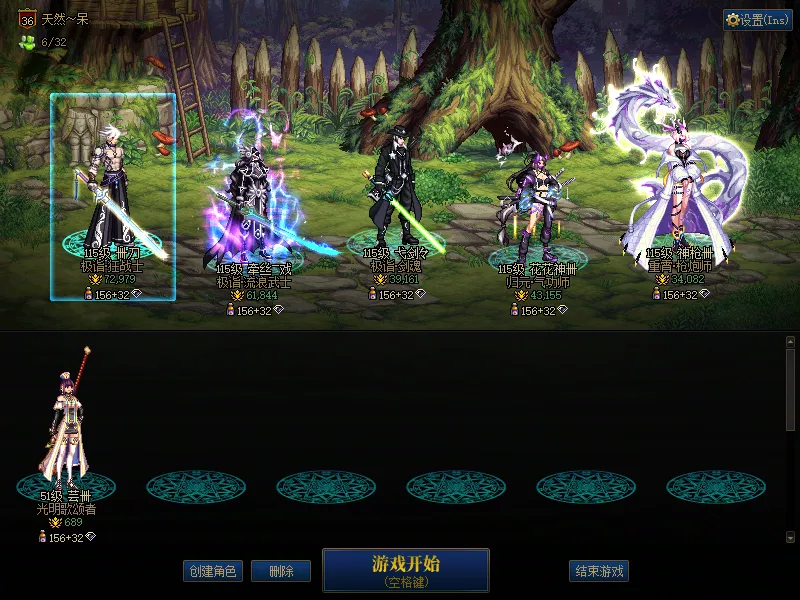
Task: Start the game with 游戏开始
Action: pyautogui.click(x=405, y=569)
